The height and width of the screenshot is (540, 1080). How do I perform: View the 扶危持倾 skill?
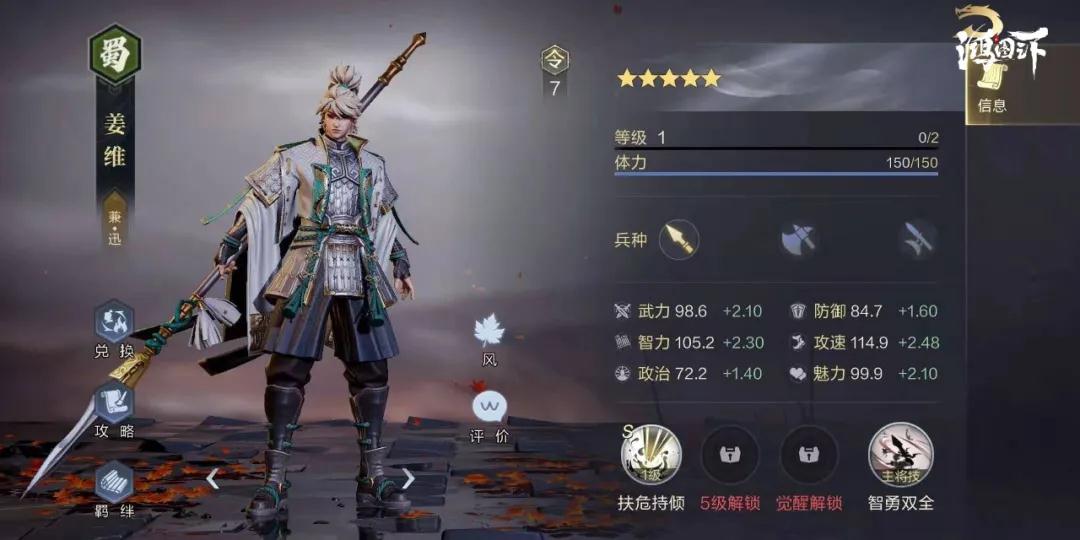tap(651, 455)
